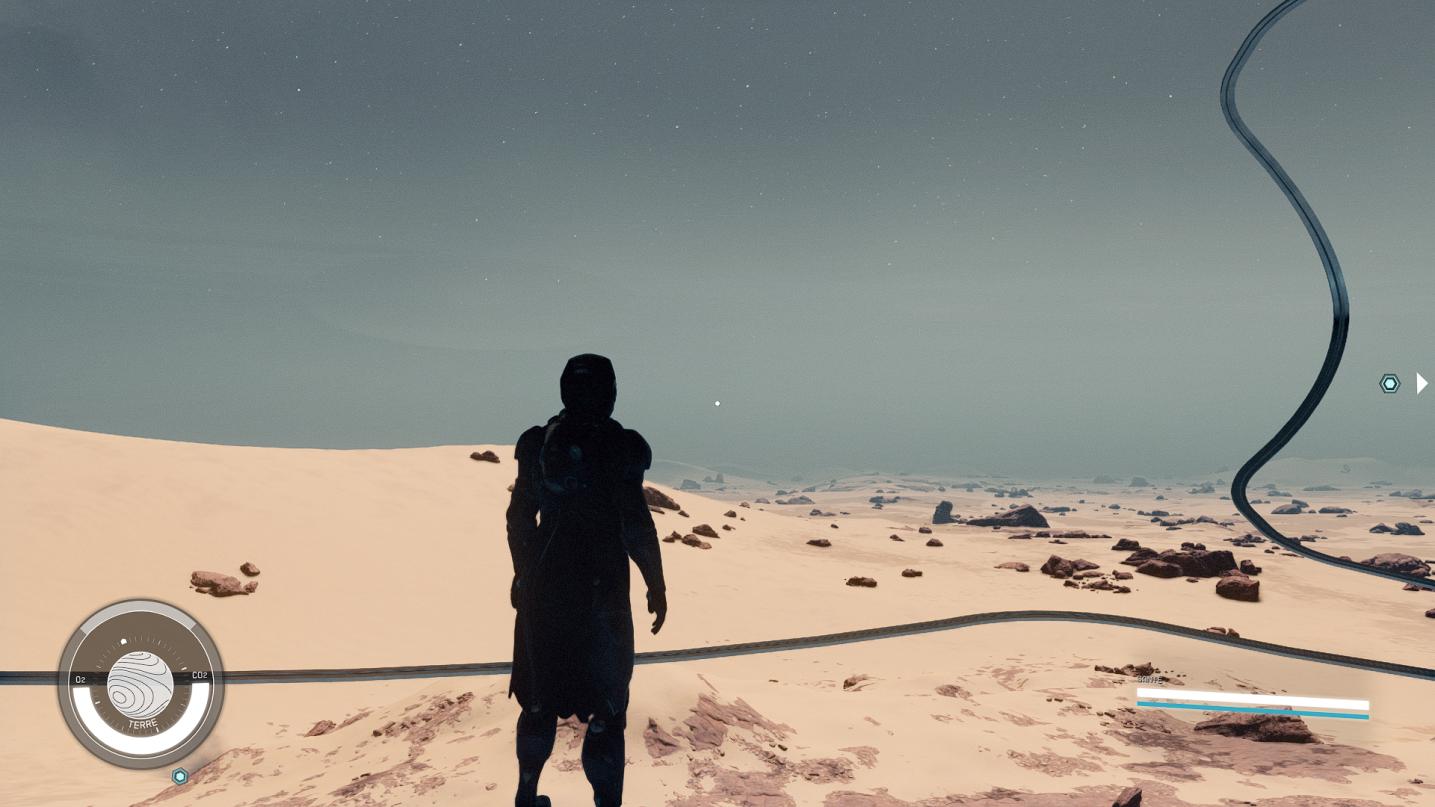Select the compass bearing marker dot
The width and height of the screenshot is (1435, 807).
(x=123, y=641)
